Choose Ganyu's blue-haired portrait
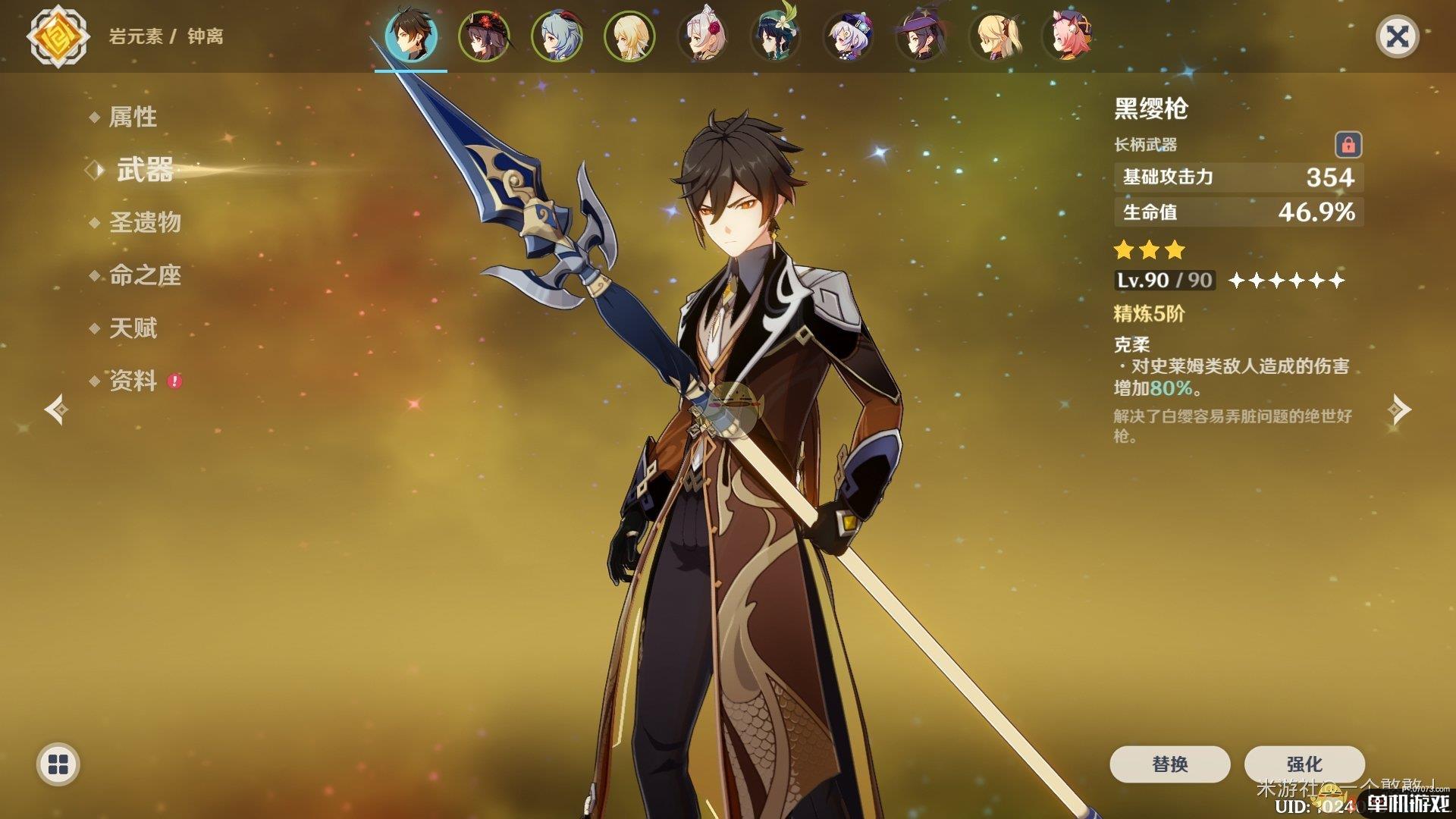Image resolution: width=1456 pixels, height=819 pixels. pos(557,36)
